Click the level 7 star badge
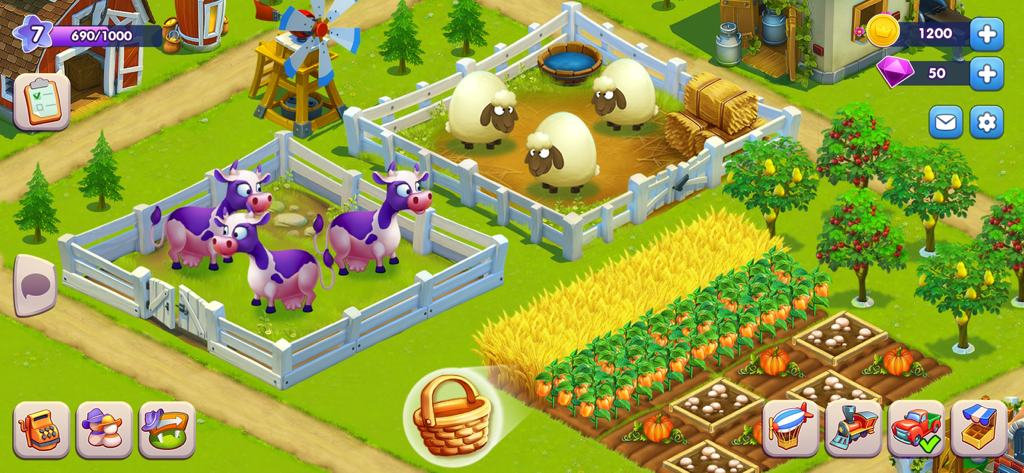 pos(34,34)
